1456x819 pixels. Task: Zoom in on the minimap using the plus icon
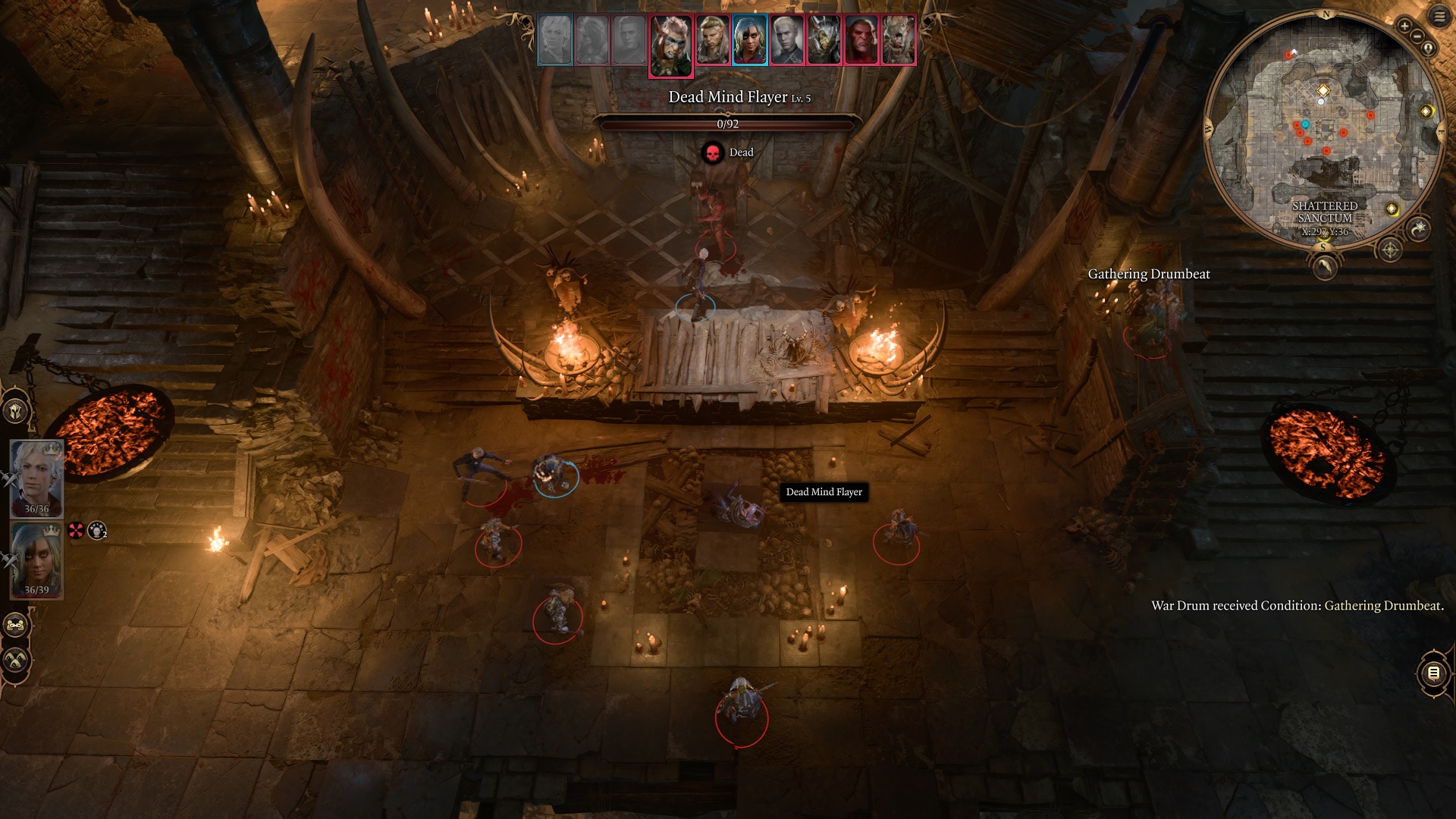1404,26
